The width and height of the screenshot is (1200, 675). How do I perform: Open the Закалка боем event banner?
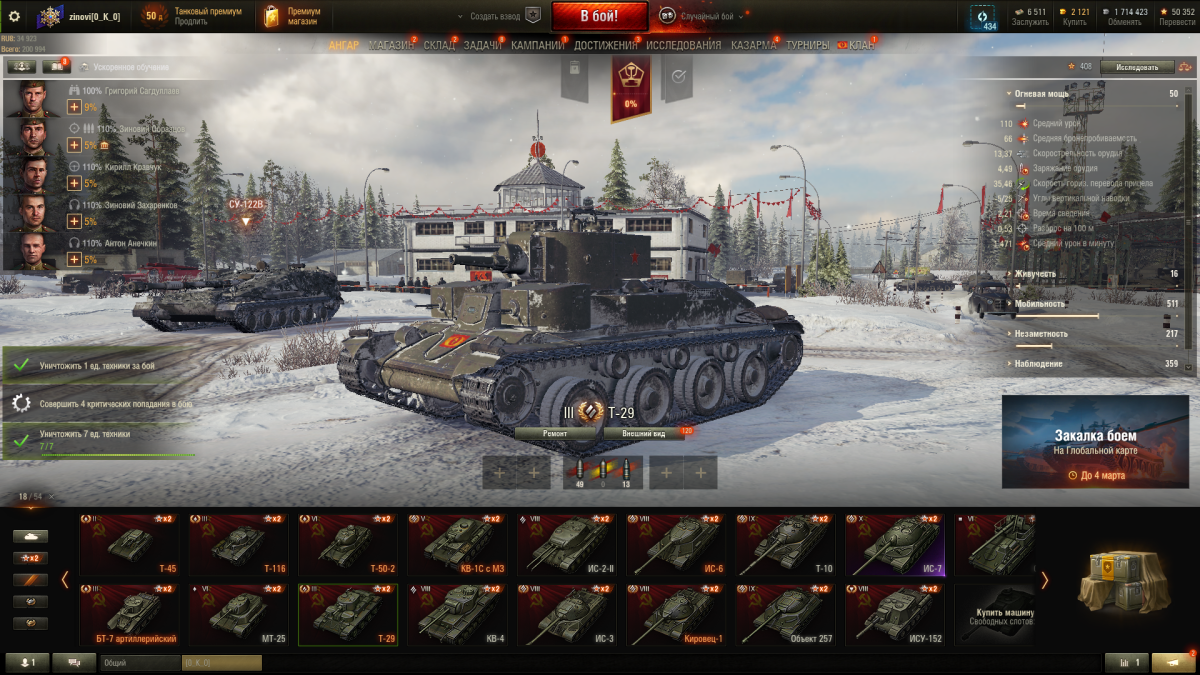coord(1095,441)
